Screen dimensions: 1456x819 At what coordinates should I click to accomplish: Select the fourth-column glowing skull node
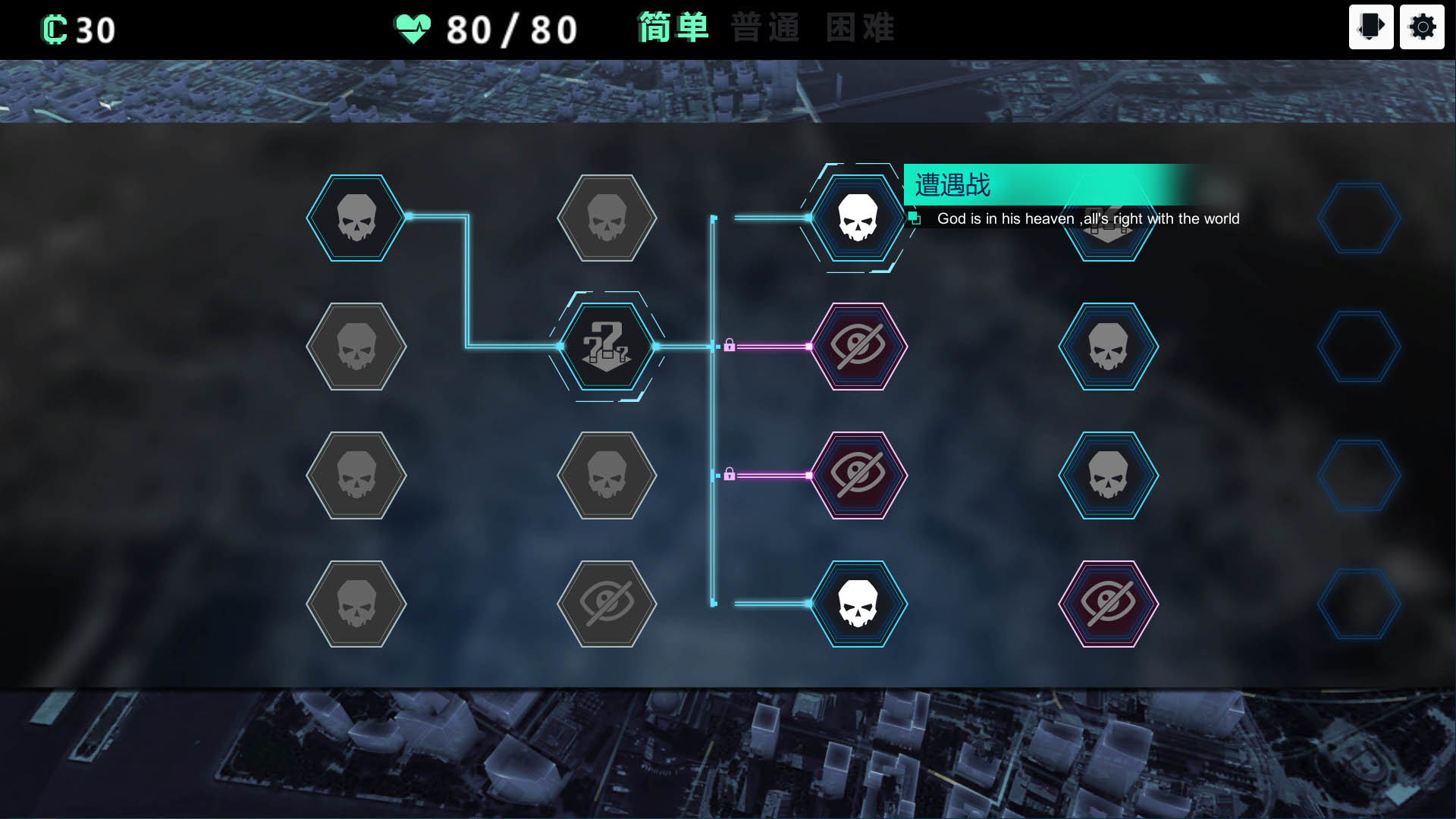click(1107, 347)
